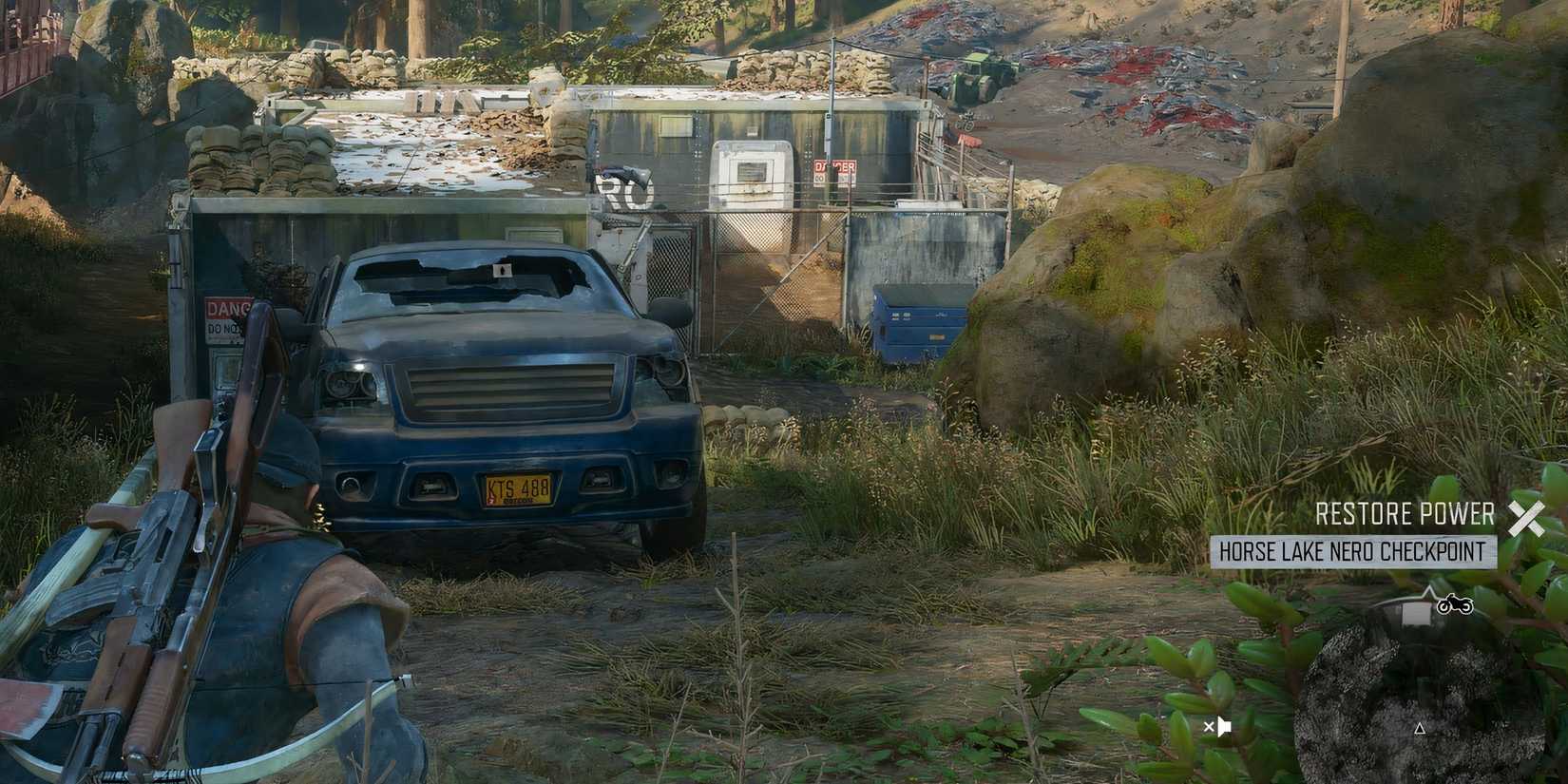Select the HORSE LAKE NERO CHECKPOINT label

pos(1358,551)
